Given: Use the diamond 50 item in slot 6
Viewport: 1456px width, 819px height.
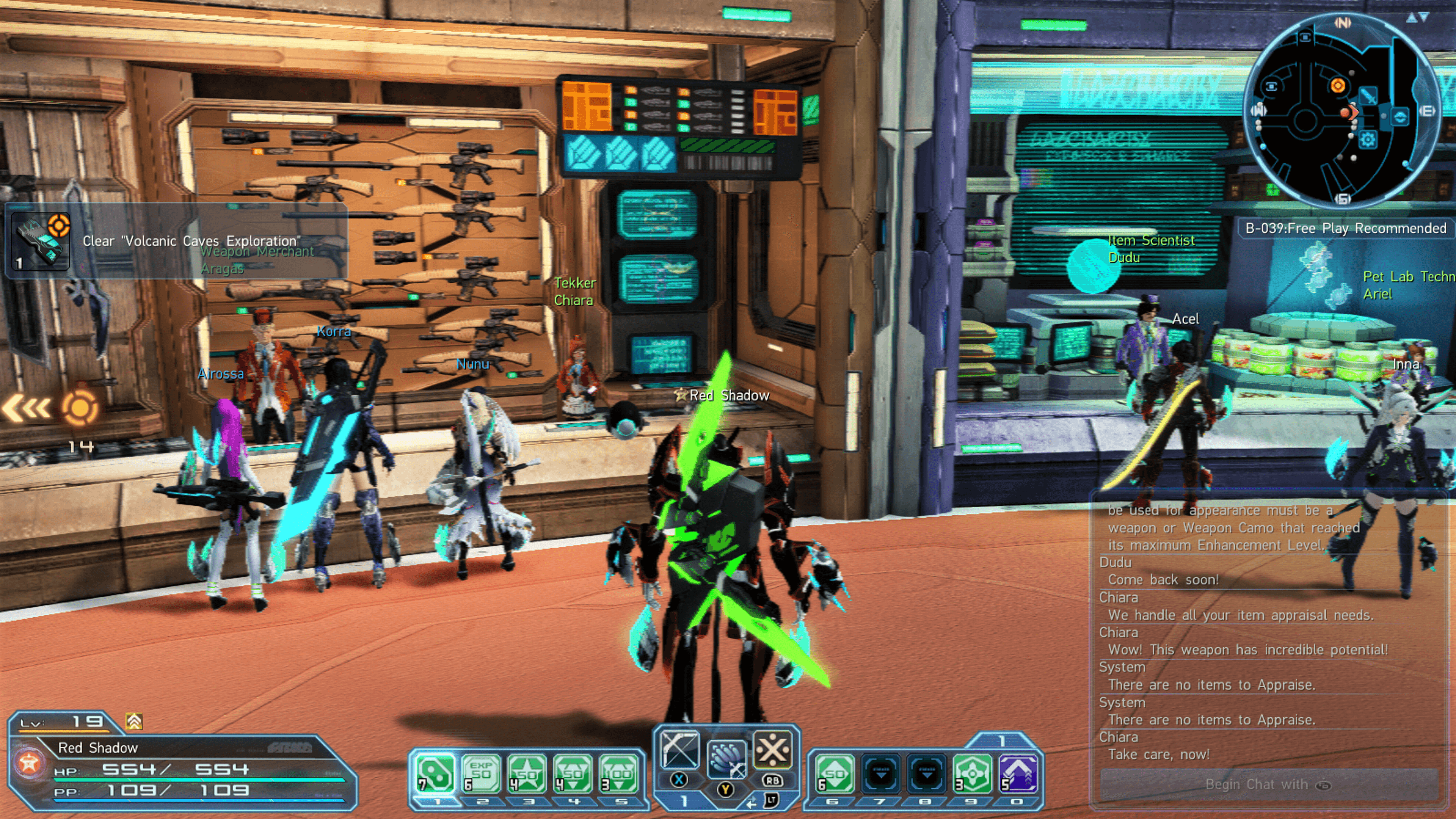Looking at the screenshot, I should coord(834,773).
